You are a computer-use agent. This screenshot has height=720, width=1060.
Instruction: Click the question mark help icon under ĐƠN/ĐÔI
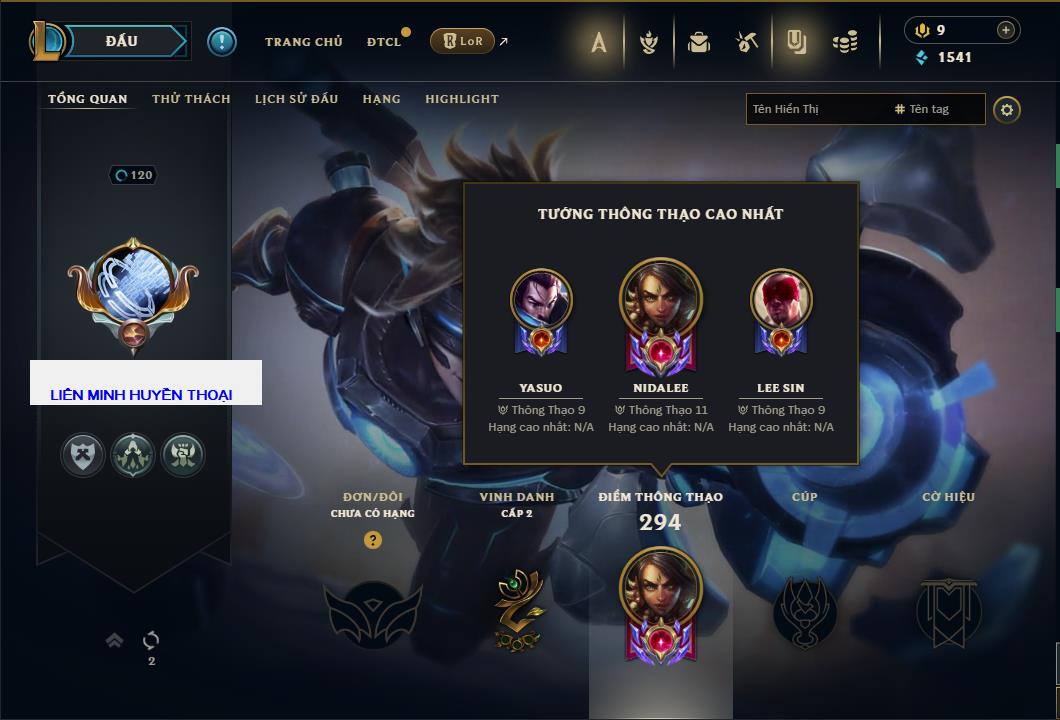coord(373,541)
